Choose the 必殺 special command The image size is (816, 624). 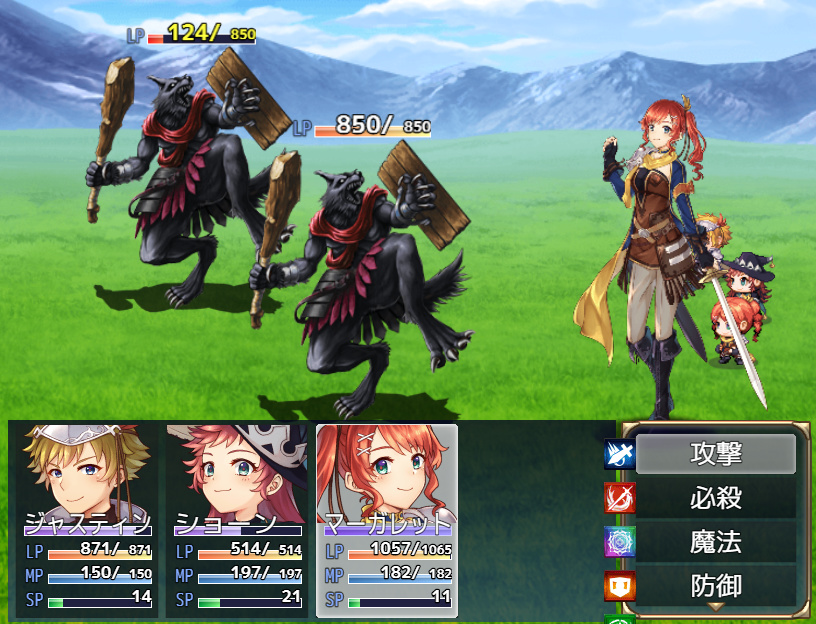click(x=715, y=498)
